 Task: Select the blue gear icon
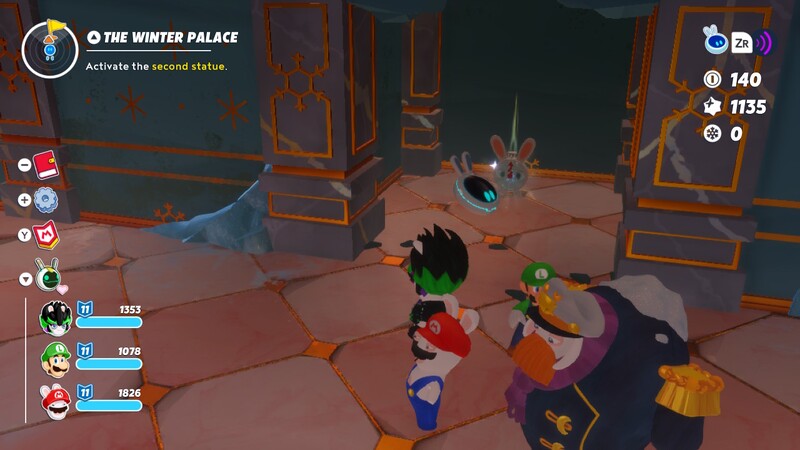[x=46, y=199]
